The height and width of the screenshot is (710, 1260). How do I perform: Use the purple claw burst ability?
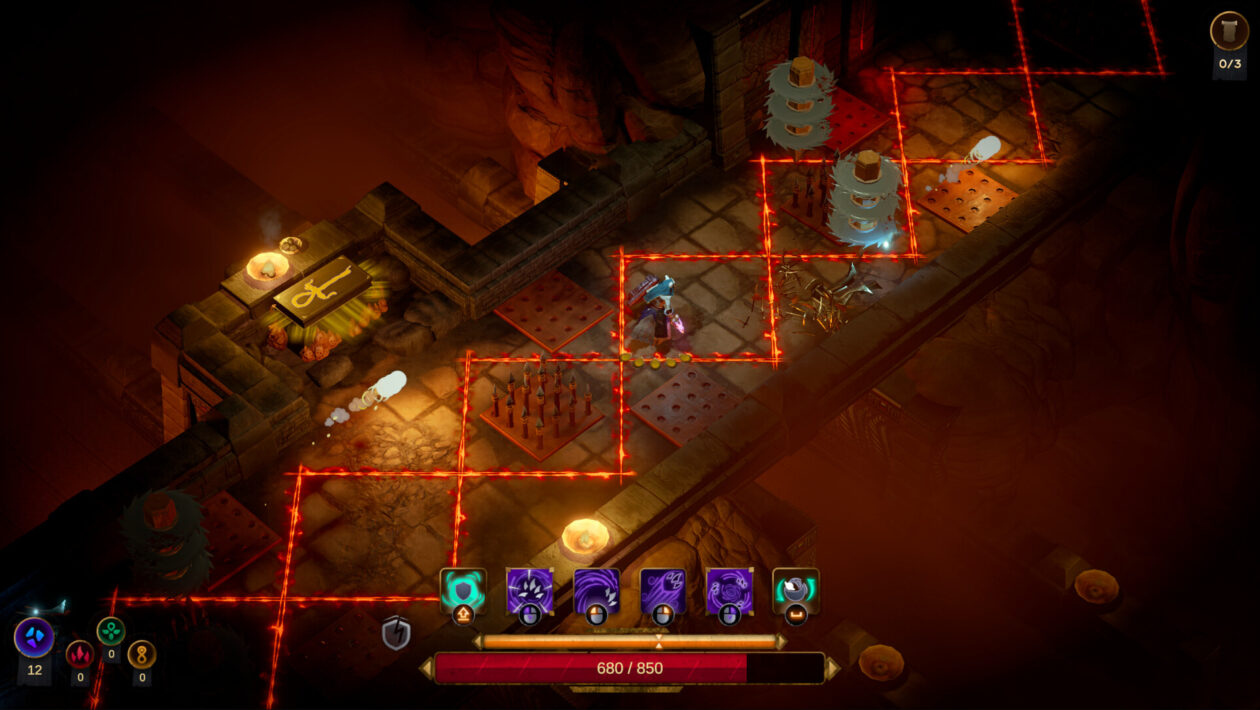point(529,590)
